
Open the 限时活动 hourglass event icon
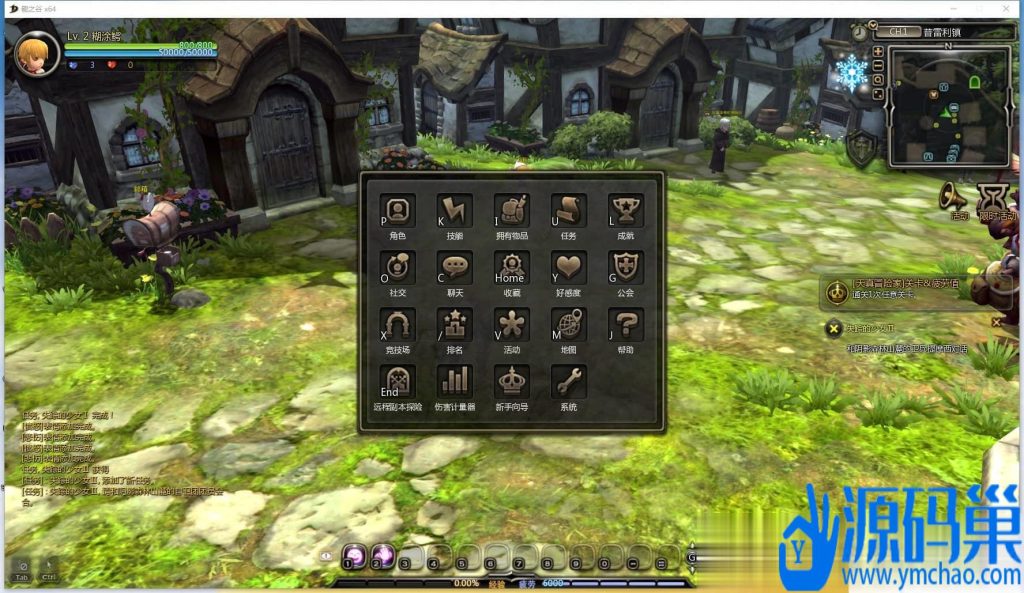(995, 196)
